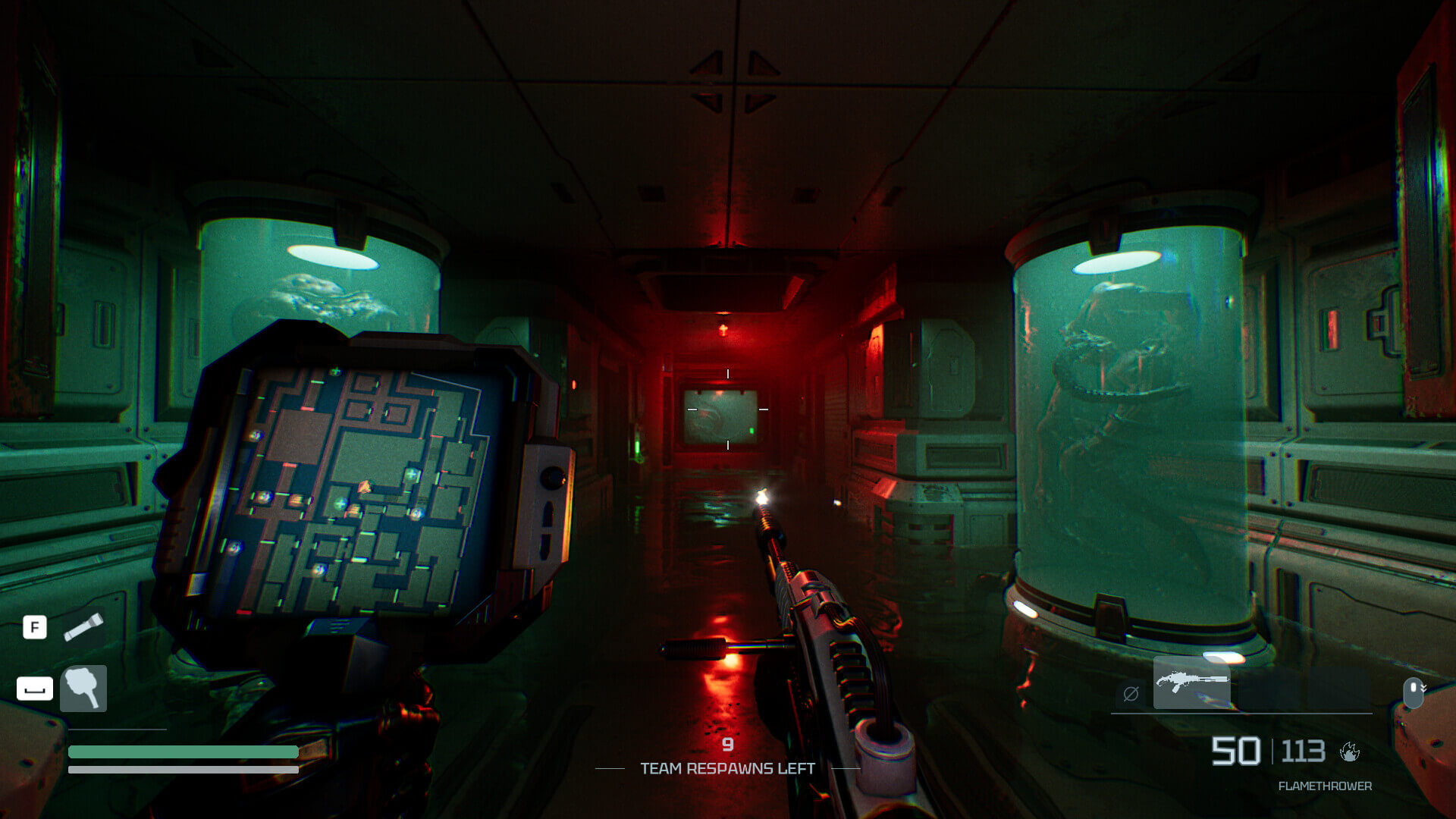Select the melee hammer ability icon
The width and height of the screenshot is (1456, 819).
pyautogui.click(x=83, y=689)
